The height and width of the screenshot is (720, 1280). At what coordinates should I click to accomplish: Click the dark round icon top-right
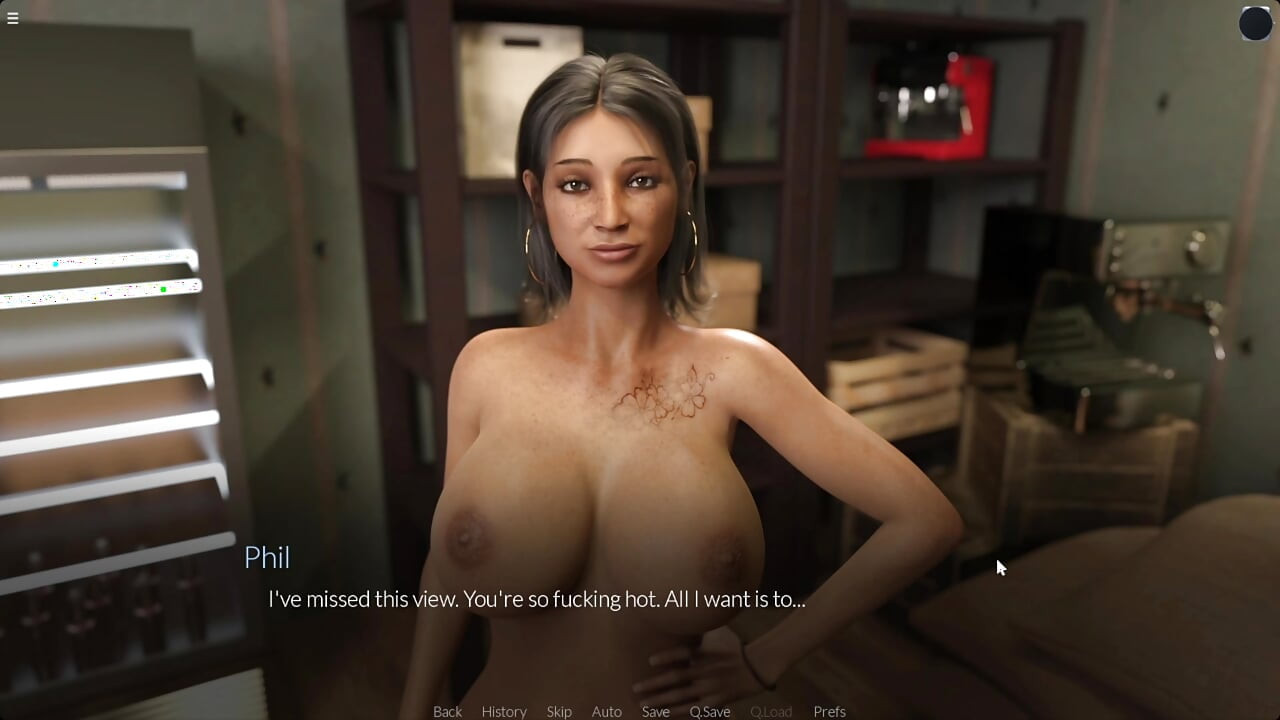1255,23
